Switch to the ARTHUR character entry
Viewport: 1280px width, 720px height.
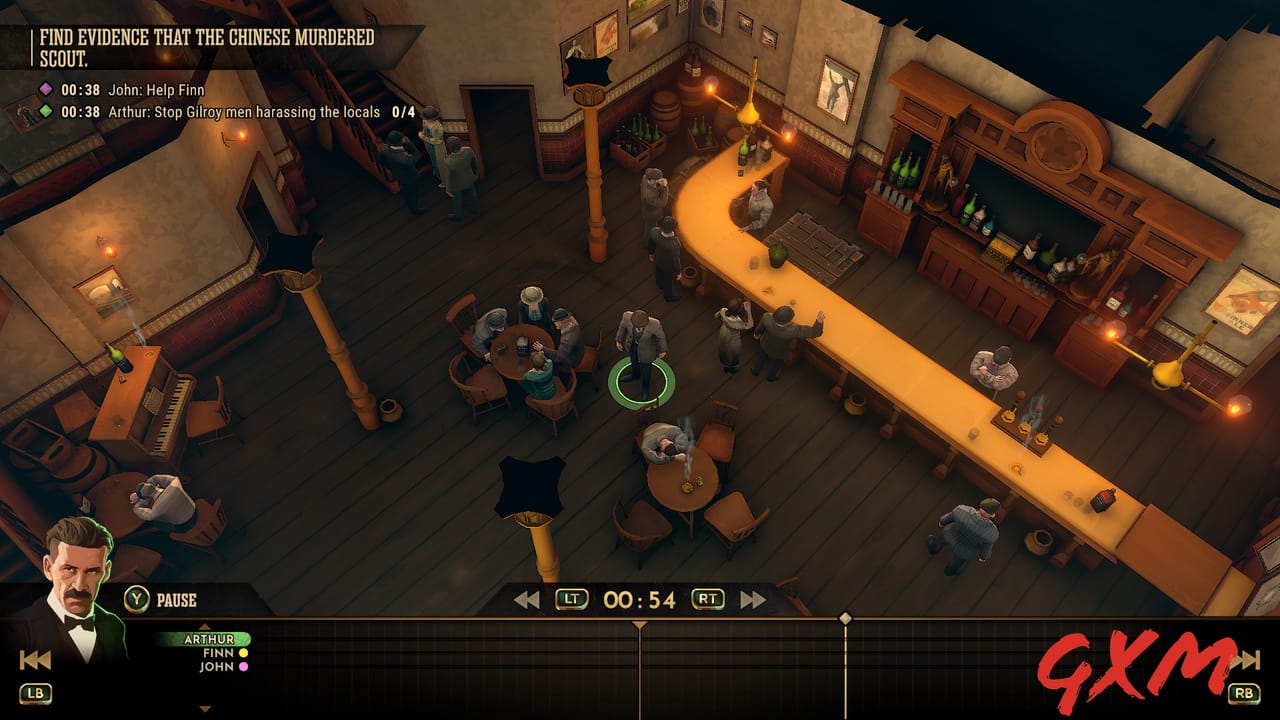coord(208,638)
